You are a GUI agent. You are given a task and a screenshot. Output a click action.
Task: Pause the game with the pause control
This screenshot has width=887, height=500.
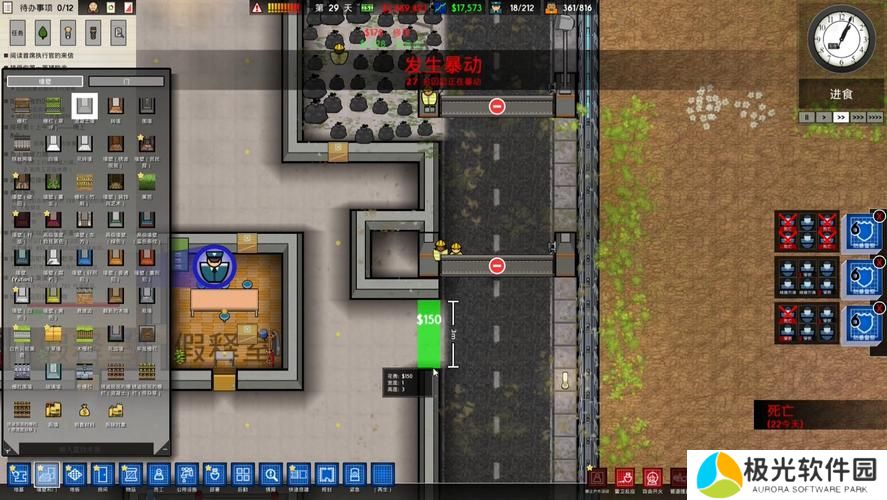point(805,117)
